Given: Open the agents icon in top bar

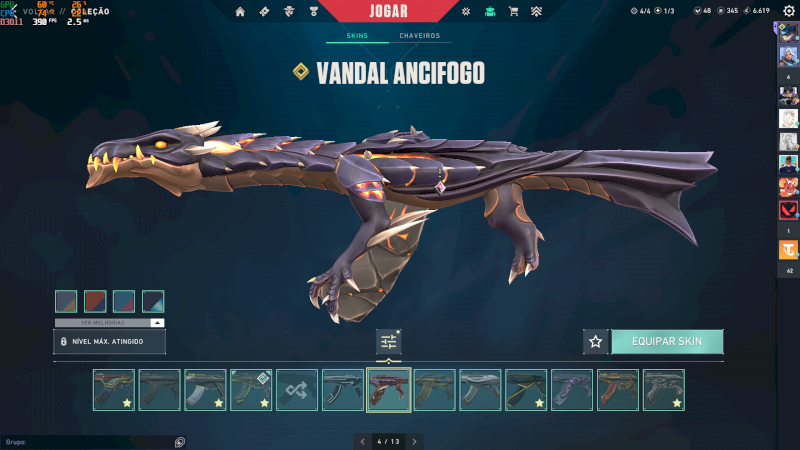Looking at the screenshot, I should point(290,11).
